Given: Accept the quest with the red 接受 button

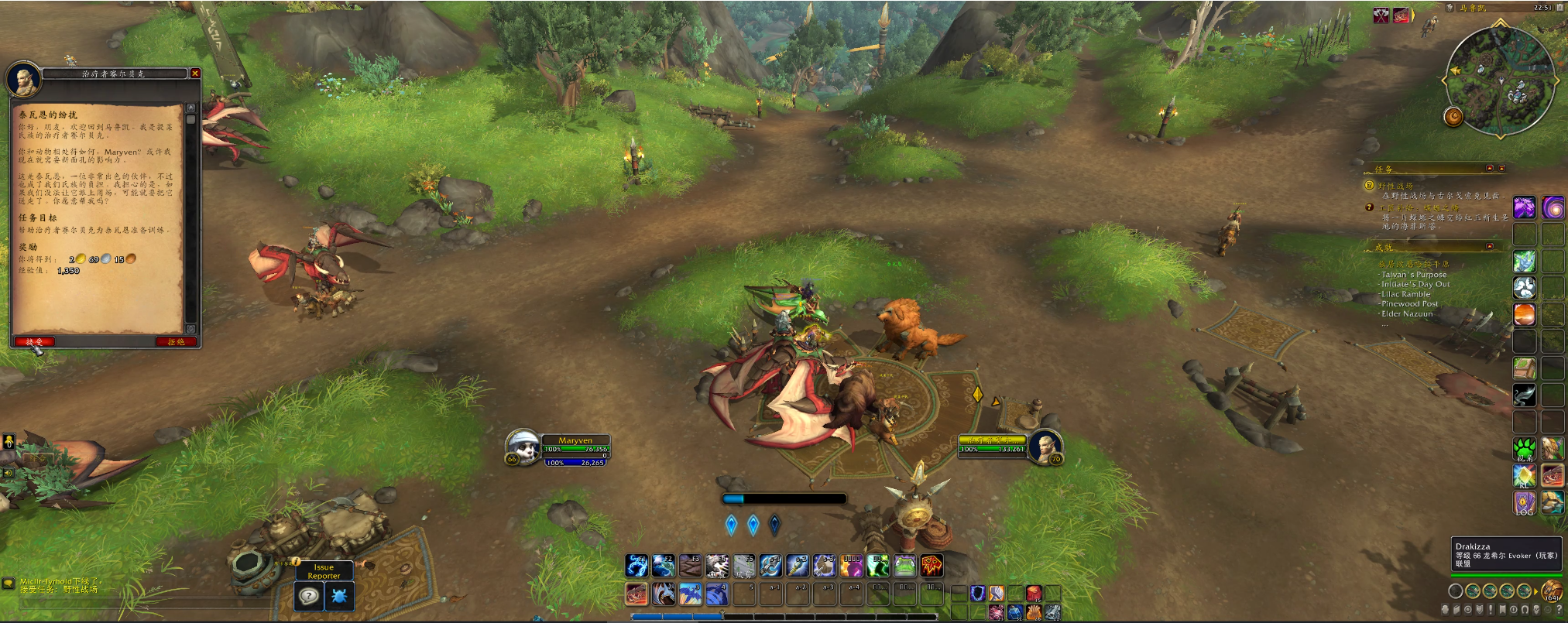Looking at the screenshot, I should (34, 341).
